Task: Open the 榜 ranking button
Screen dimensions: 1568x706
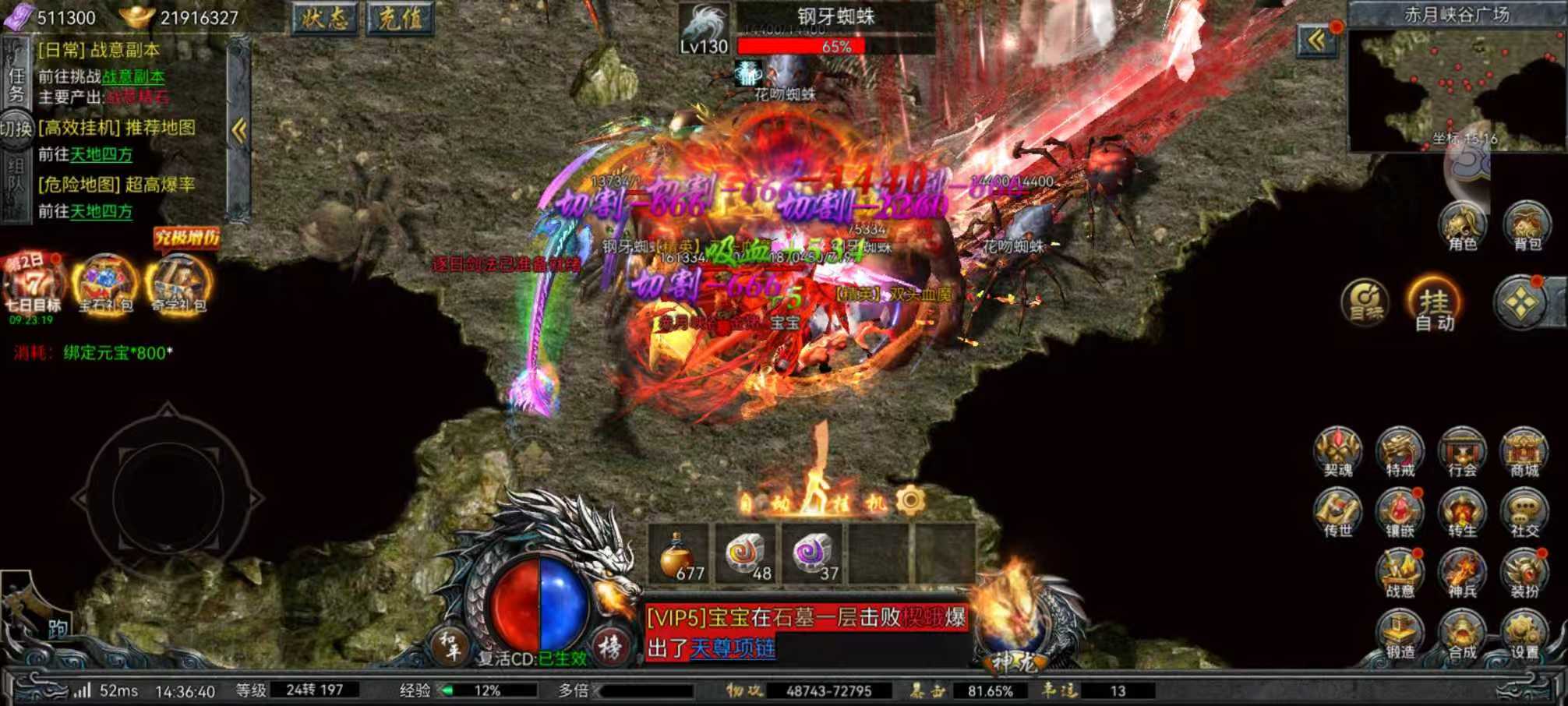Action: click(610, 646)
